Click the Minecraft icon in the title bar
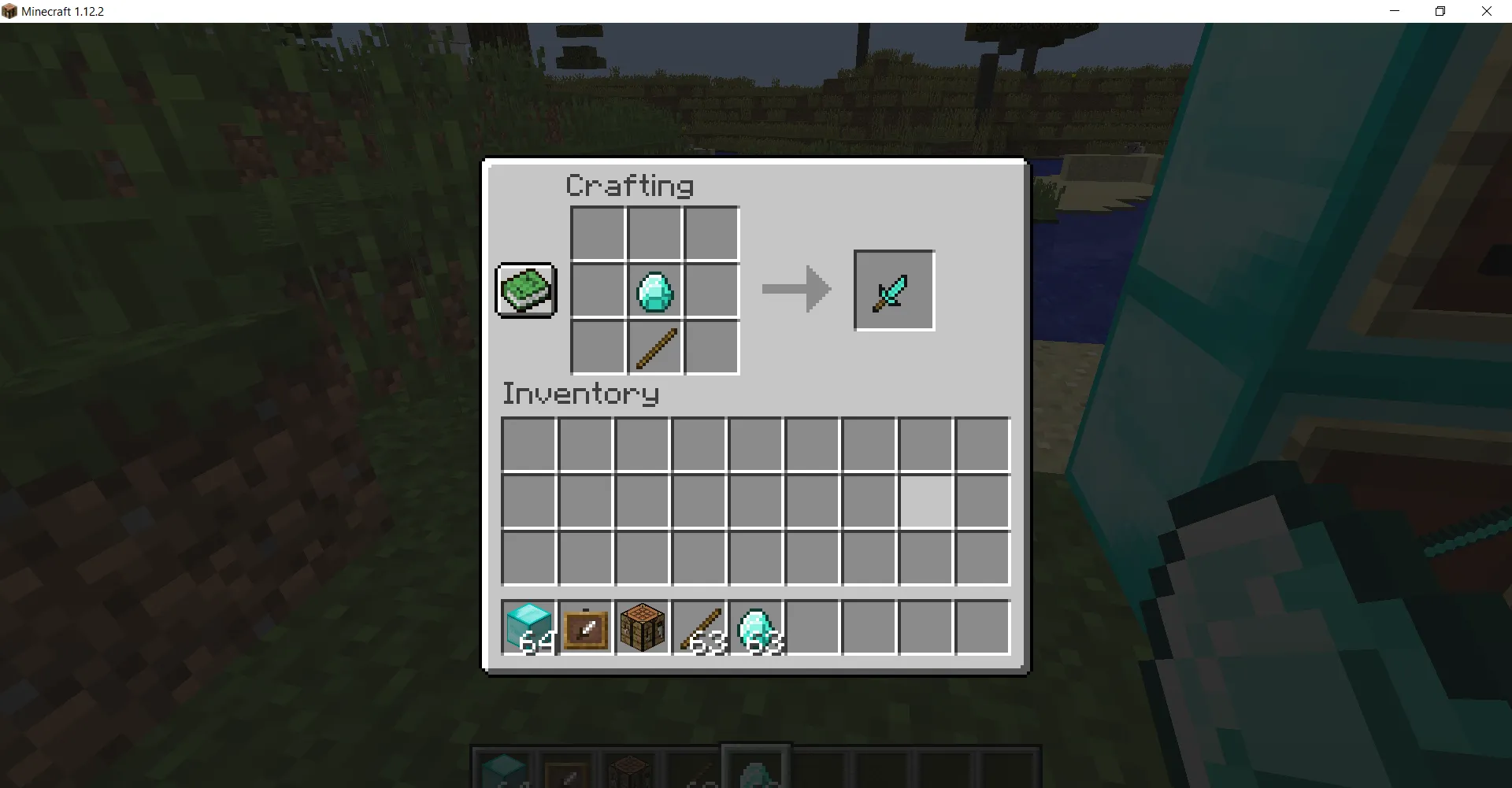The height and width of the screenshot is (788, 1512). tap(11, 11)
